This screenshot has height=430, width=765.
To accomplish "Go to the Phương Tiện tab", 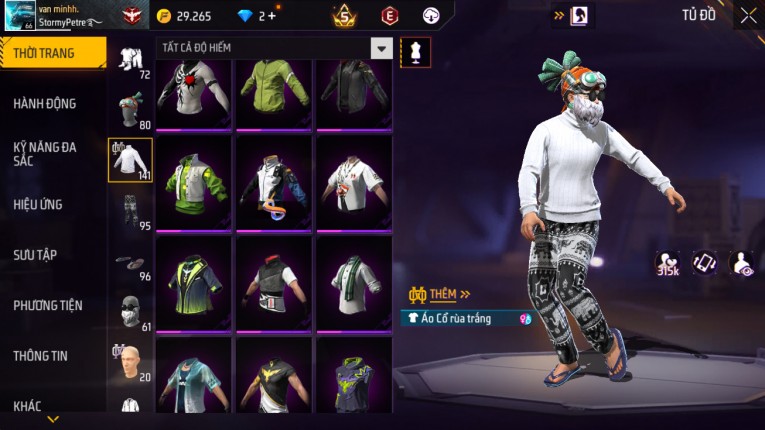I will pyautogui.click(x=48, y=305).
